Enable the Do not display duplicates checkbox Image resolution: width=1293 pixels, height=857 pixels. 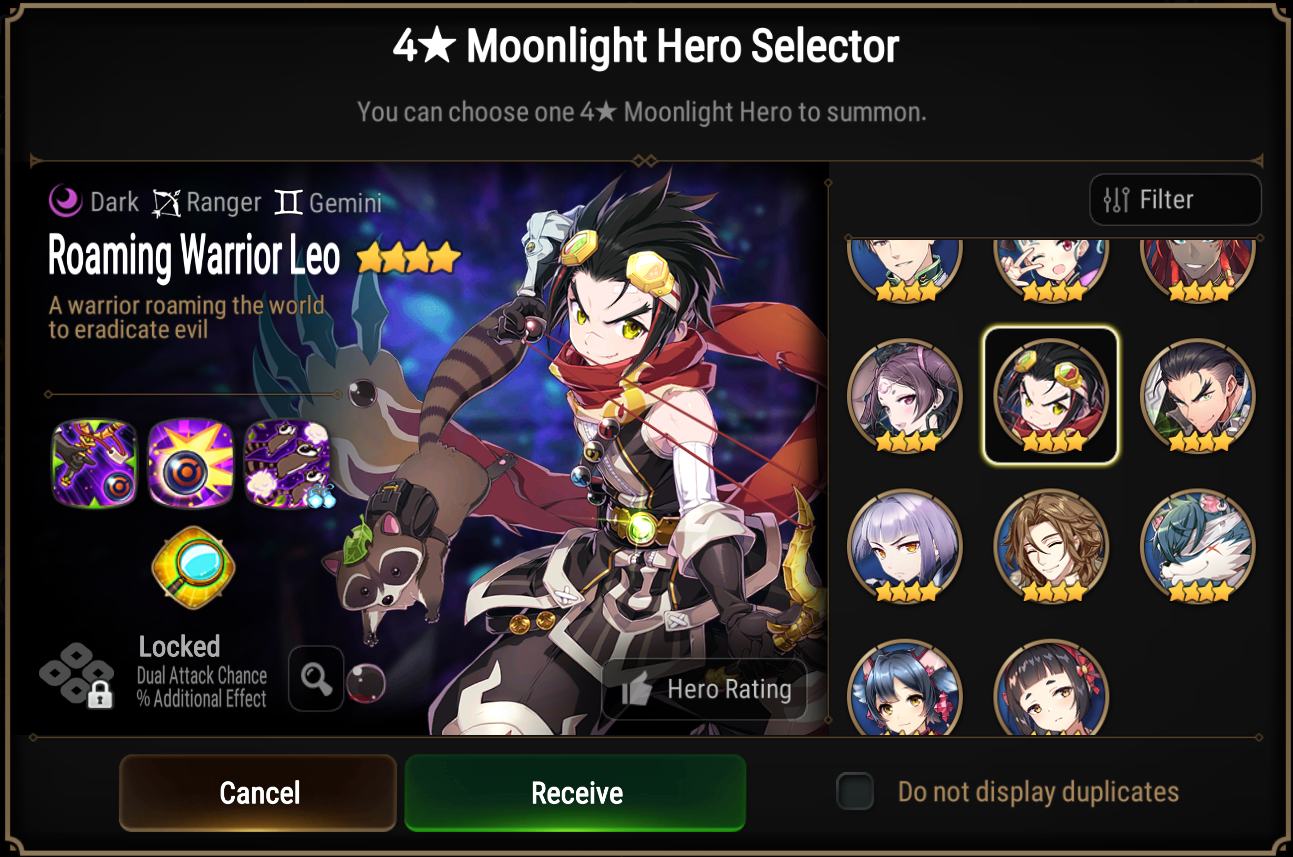(x=855, y=790)
